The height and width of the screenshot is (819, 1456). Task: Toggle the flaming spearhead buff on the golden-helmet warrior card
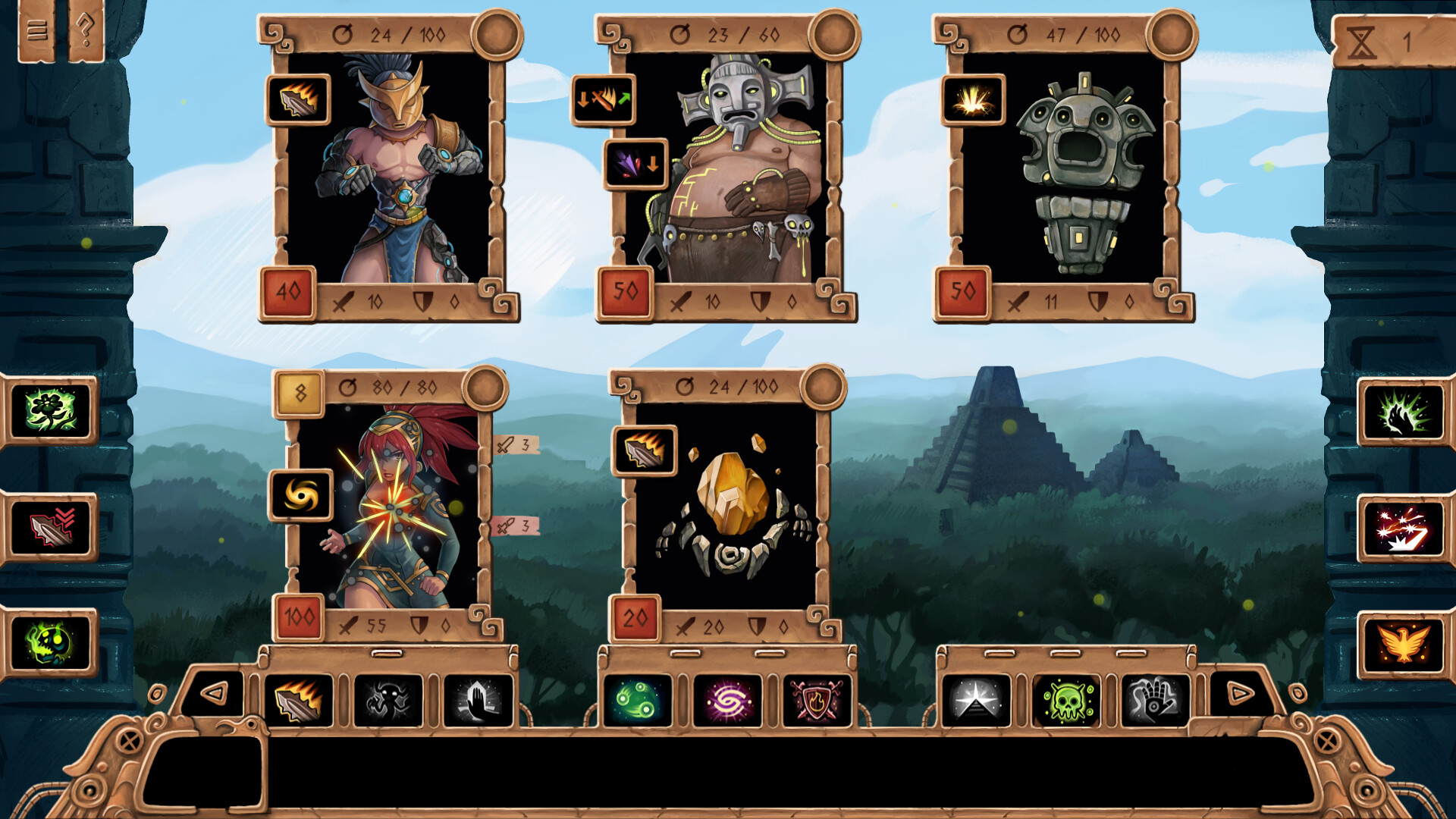click(299, 101)
